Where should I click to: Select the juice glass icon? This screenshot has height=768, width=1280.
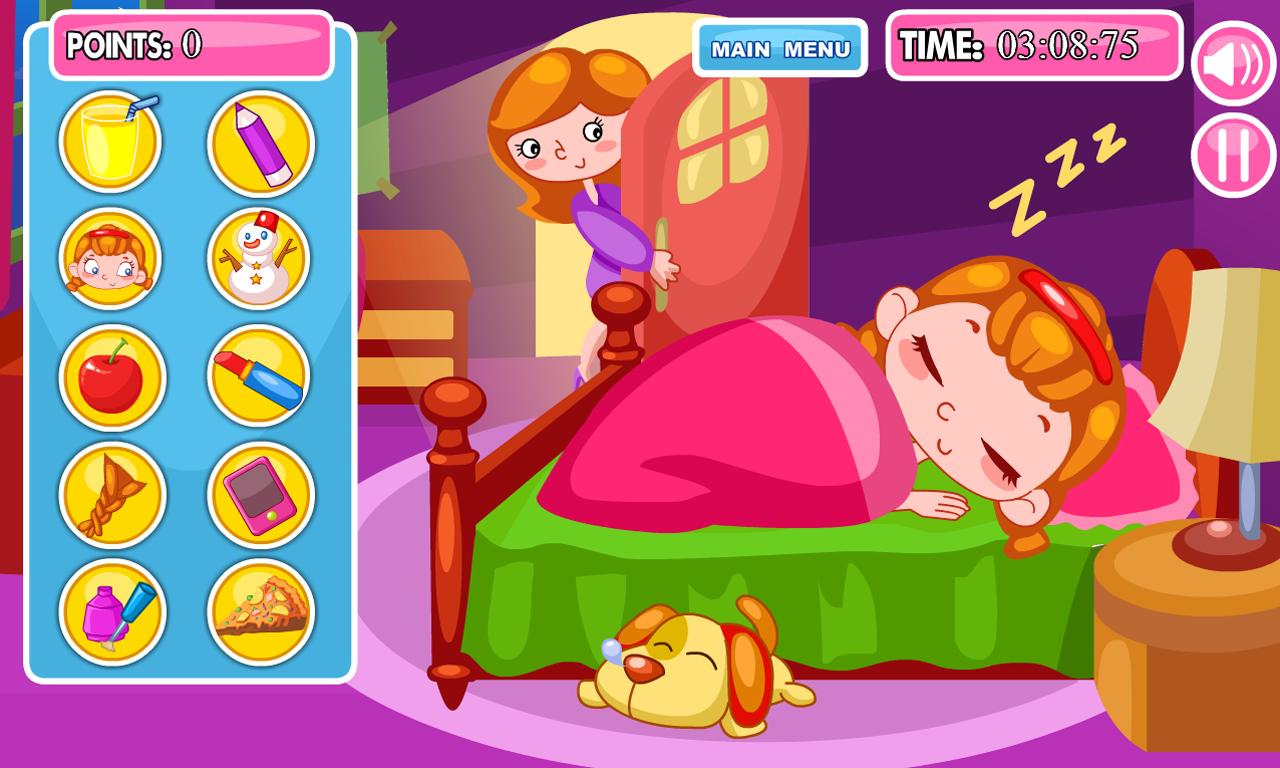(x=110, y=140)
